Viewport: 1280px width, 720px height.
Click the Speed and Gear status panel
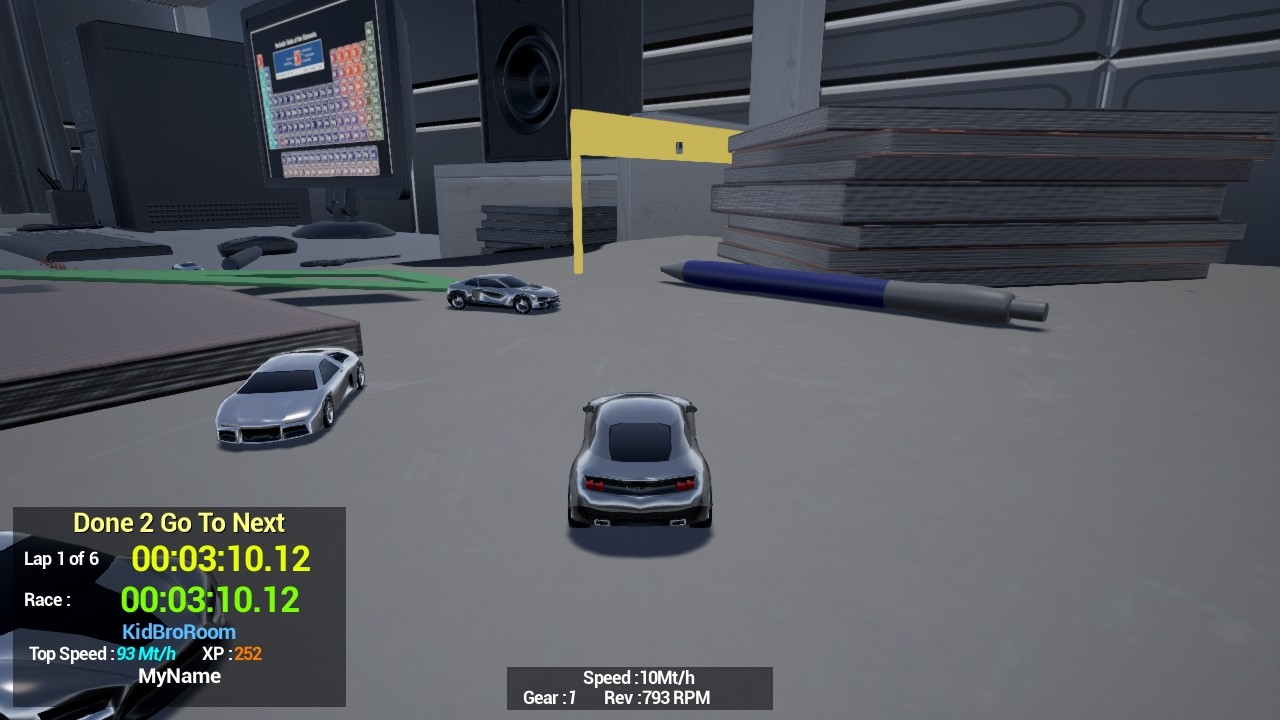pyautogui.click(x=640, y=688)
